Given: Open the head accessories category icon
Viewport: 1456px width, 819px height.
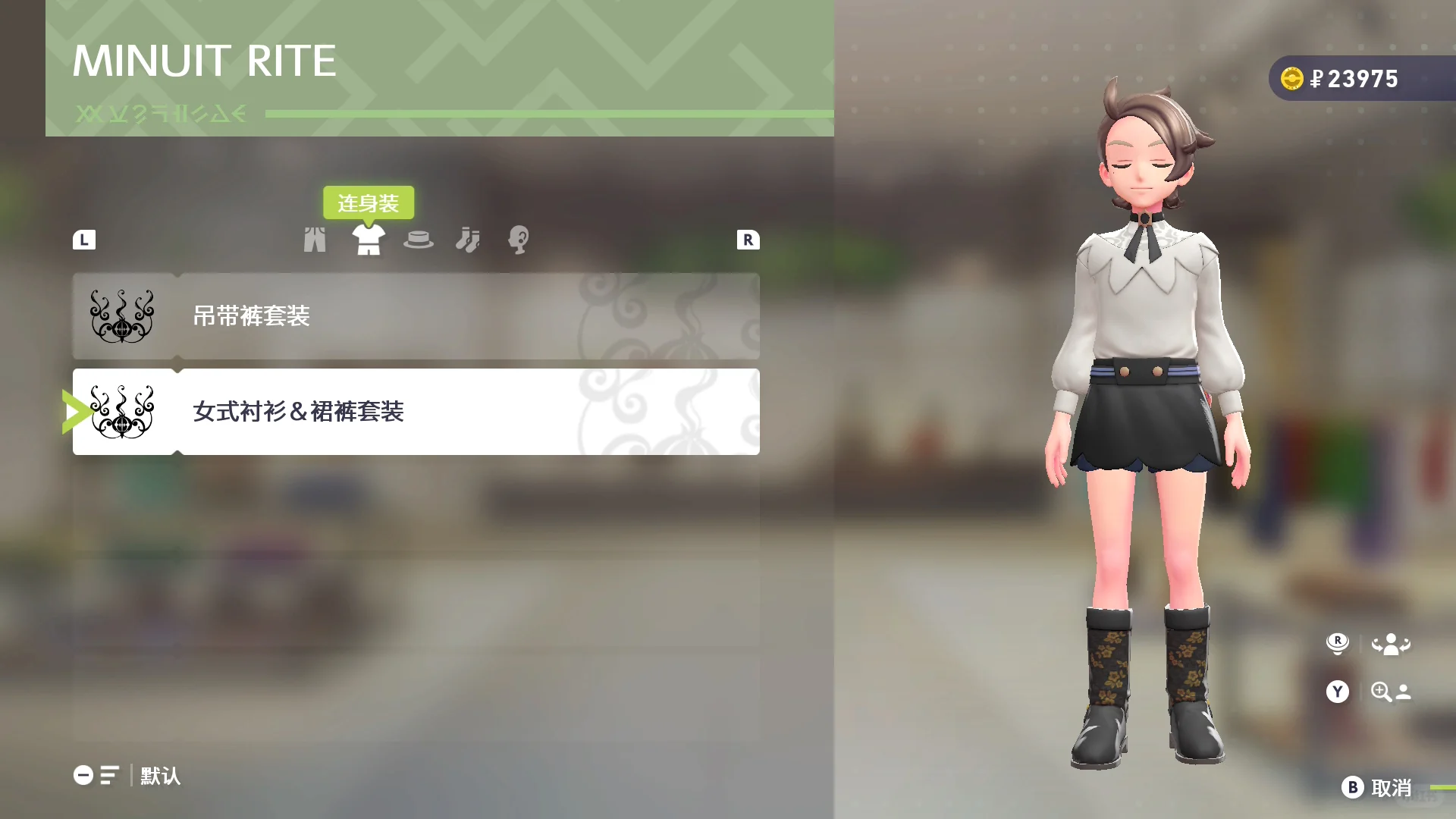Looking at the screenshot, I should (x=518, y=240).
